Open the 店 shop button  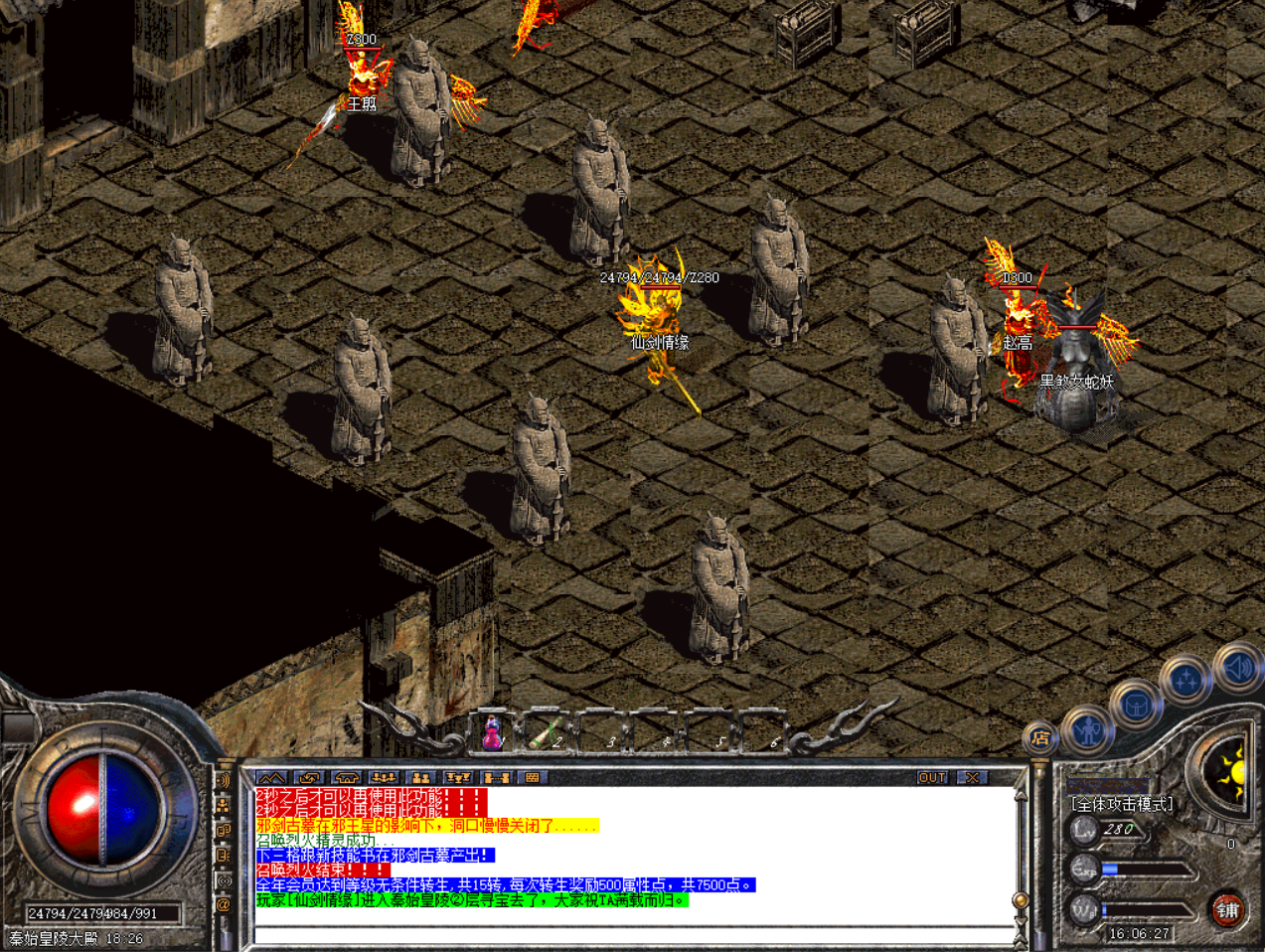point(1039,737)
